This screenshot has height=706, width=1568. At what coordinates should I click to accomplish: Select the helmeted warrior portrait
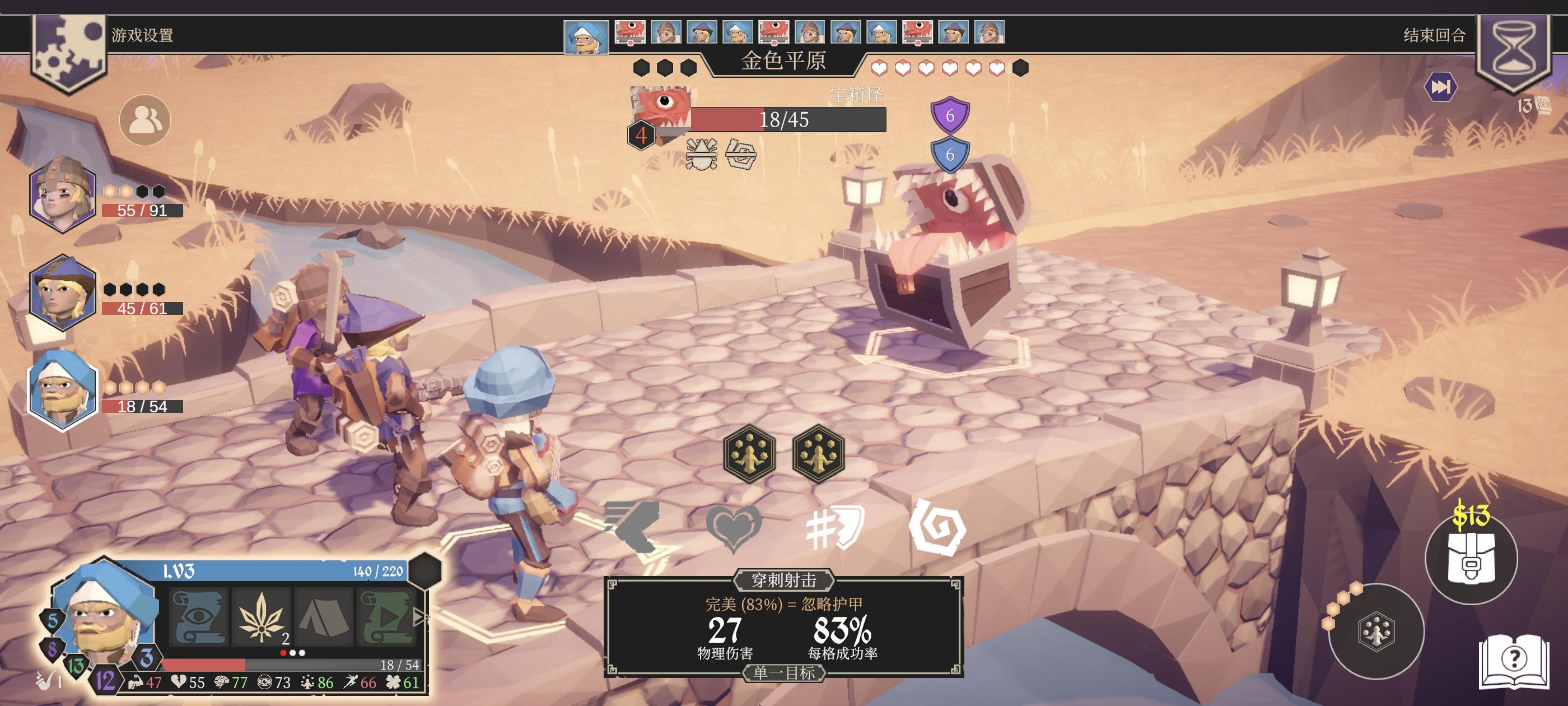coord(63,194)
